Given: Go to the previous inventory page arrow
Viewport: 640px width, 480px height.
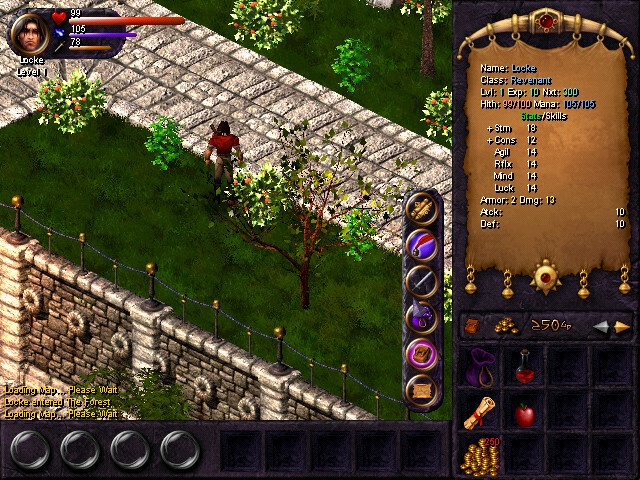Looking at the screenshot, I should point(603,326).
